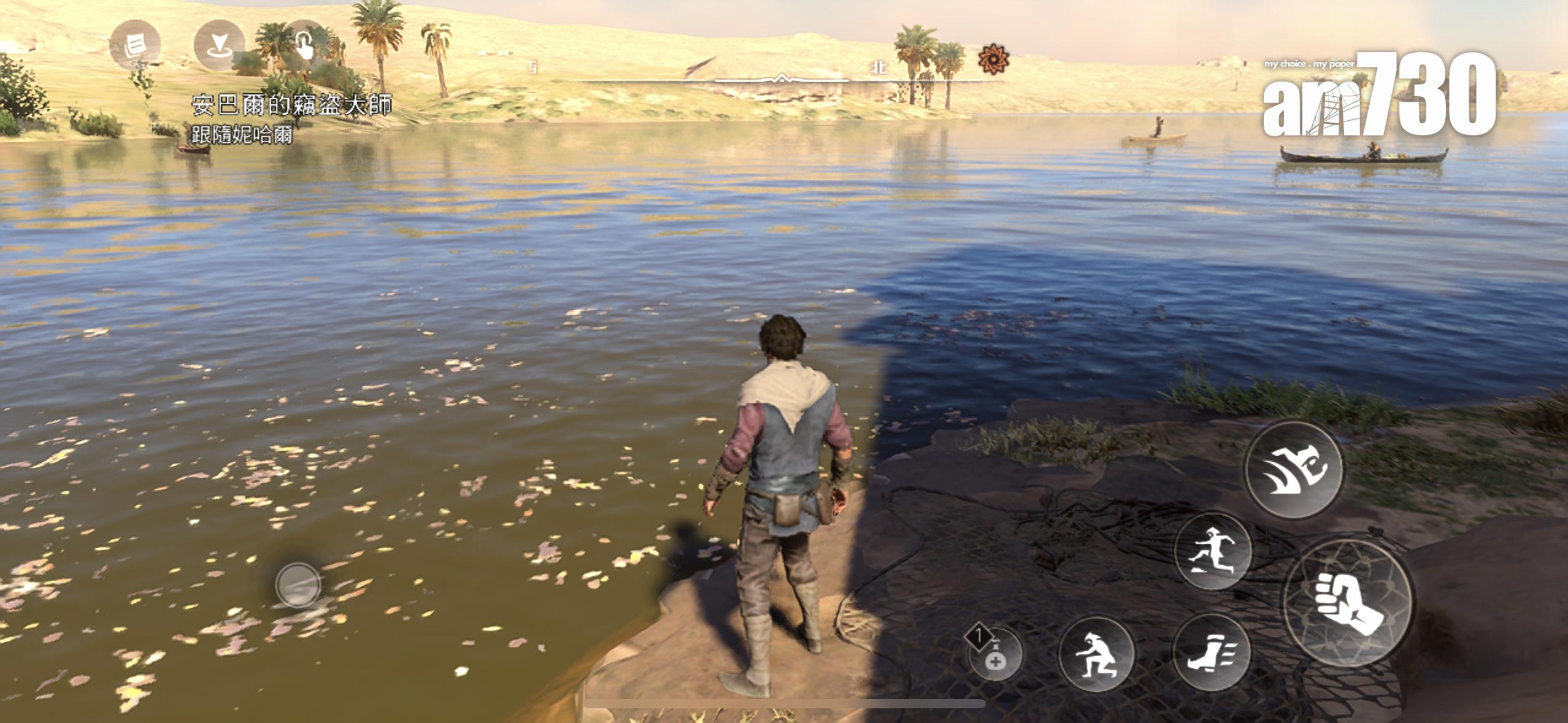Use the healing potion slot
Screen dimensions: 1568x723
pyautogui.click(x=995, y=654)
